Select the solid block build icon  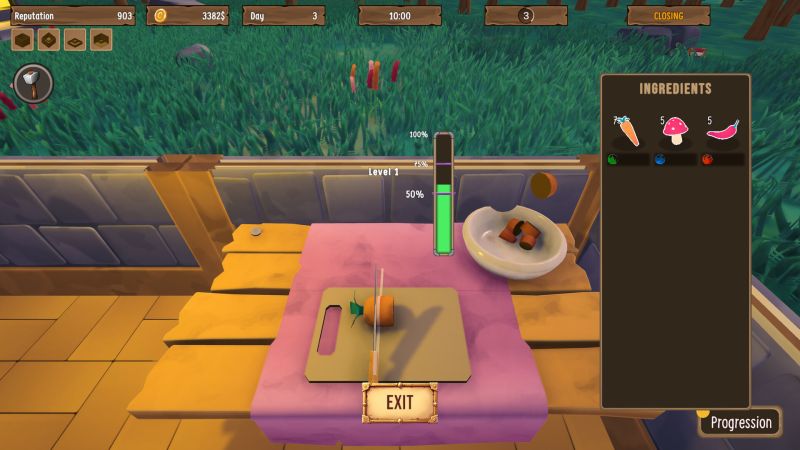tap(23, 40)
